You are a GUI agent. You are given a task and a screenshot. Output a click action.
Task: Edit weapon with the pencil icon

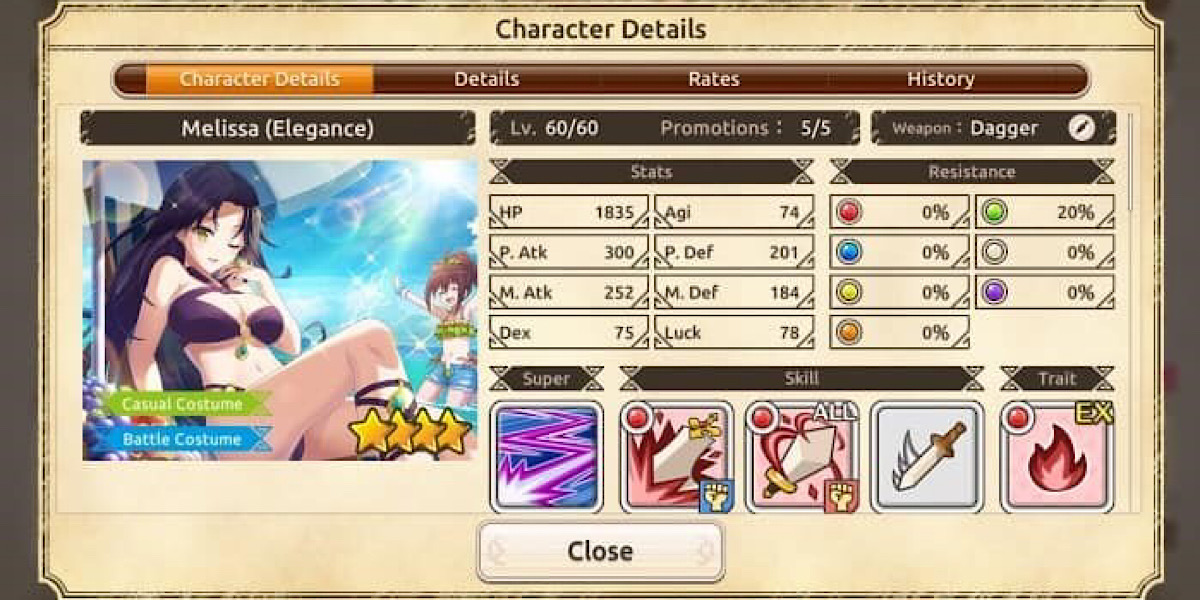[1081, 128]
